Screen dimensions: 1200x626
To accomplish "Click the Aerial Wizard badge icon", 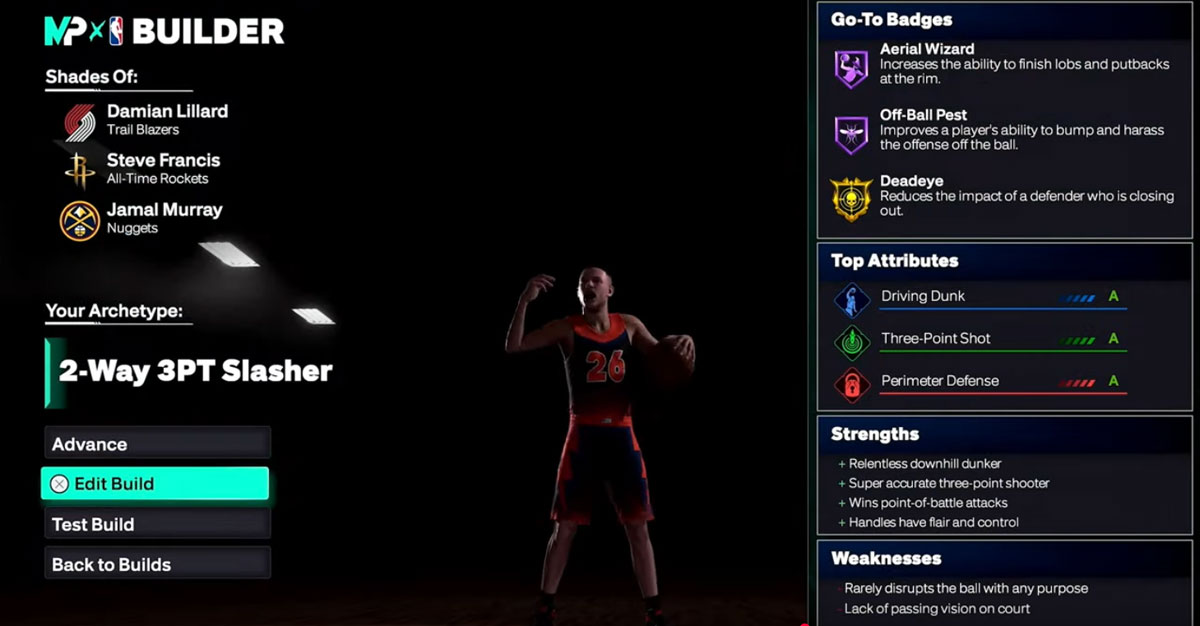I will click(x=851, y=67).
